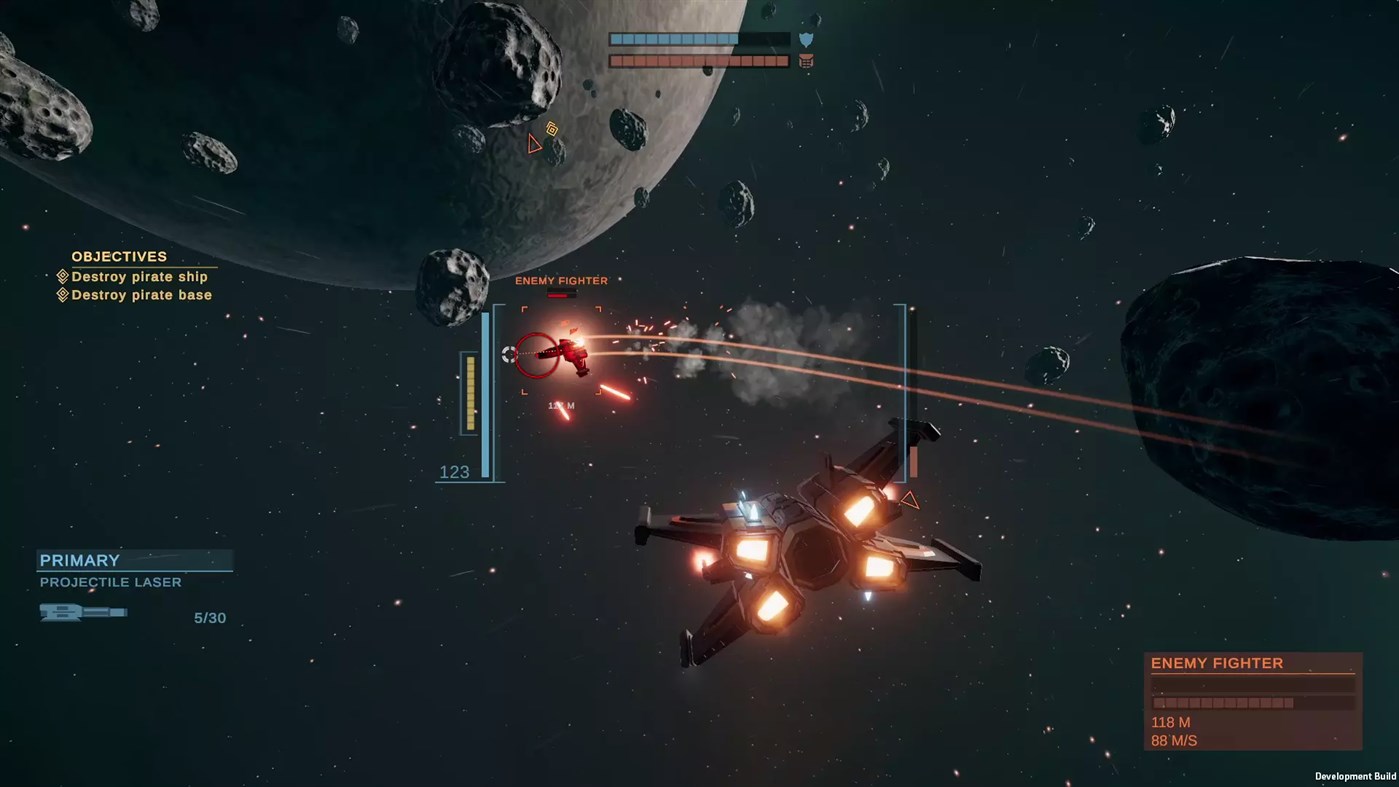Select the Projectile Laser weapon icon
The height and width of the screenshot is (787, 1399).
[82, 612]
